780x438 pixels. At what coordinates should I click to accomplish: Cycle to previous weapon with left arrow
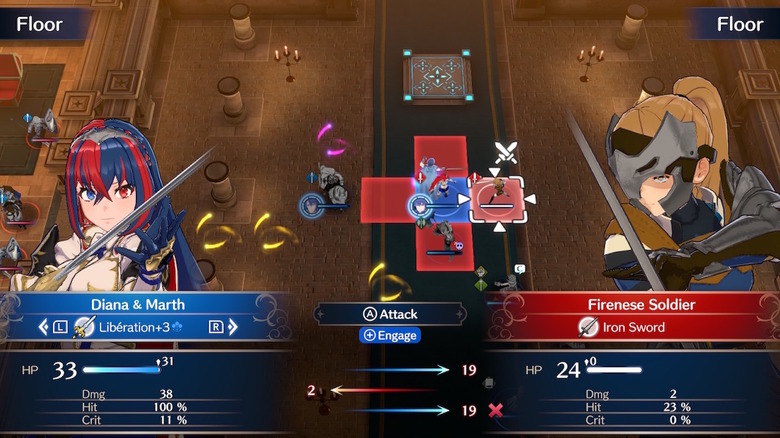pyautogui.click(x=44, y=327)
